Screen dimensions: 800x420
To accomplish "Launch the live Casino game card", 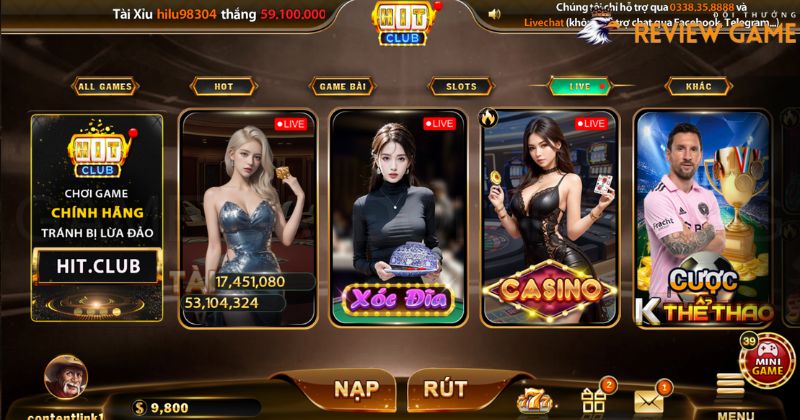I will 548,218.
